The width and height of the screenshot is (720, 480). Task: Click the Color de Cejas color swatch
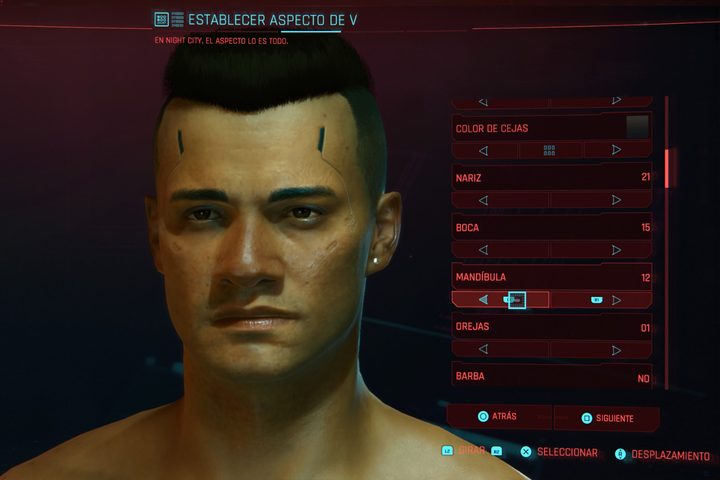[x=637, y=127]
